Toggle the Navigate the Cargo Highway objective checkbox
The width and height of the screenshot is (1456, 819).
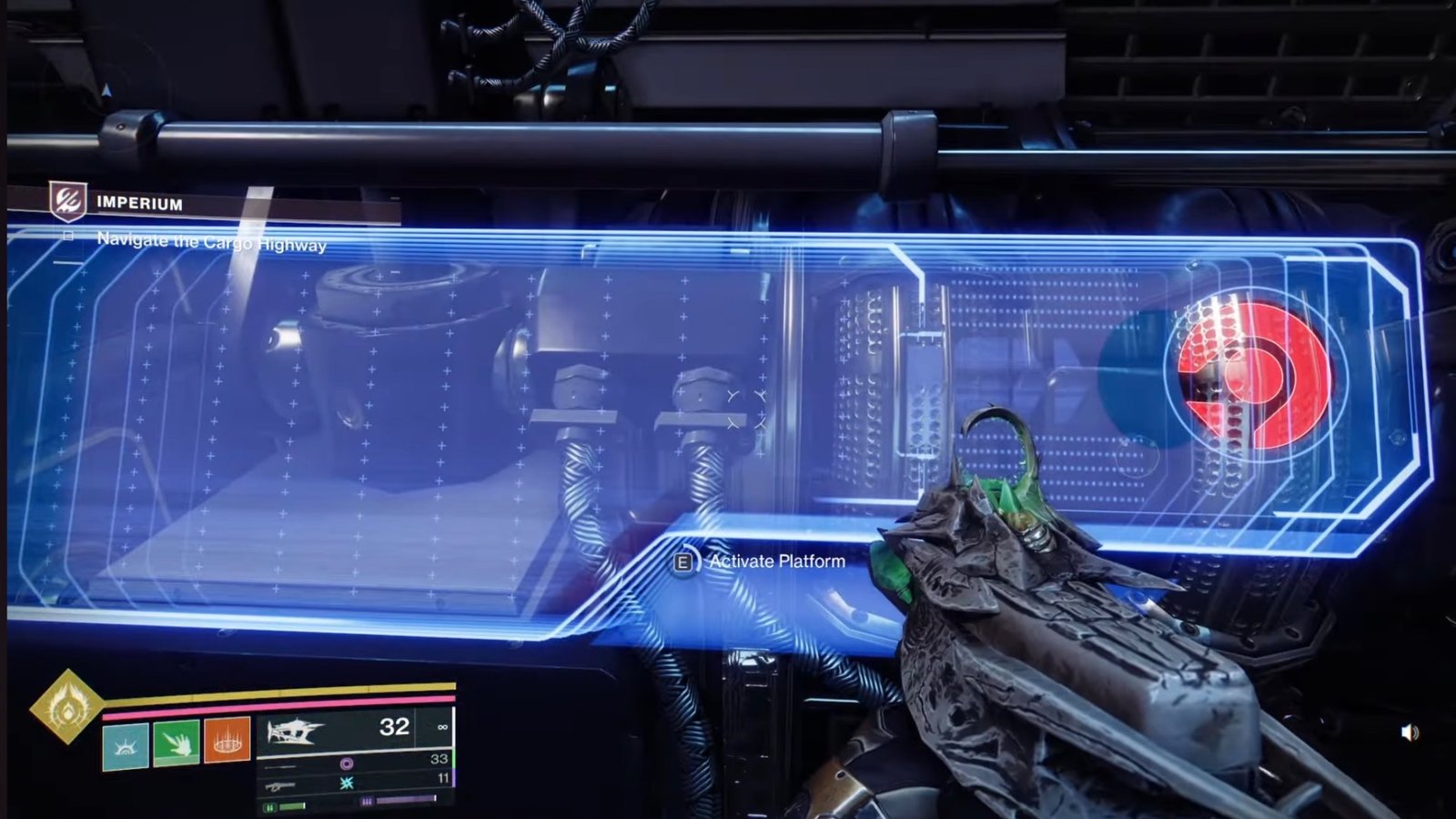click(x=68, y=235)
